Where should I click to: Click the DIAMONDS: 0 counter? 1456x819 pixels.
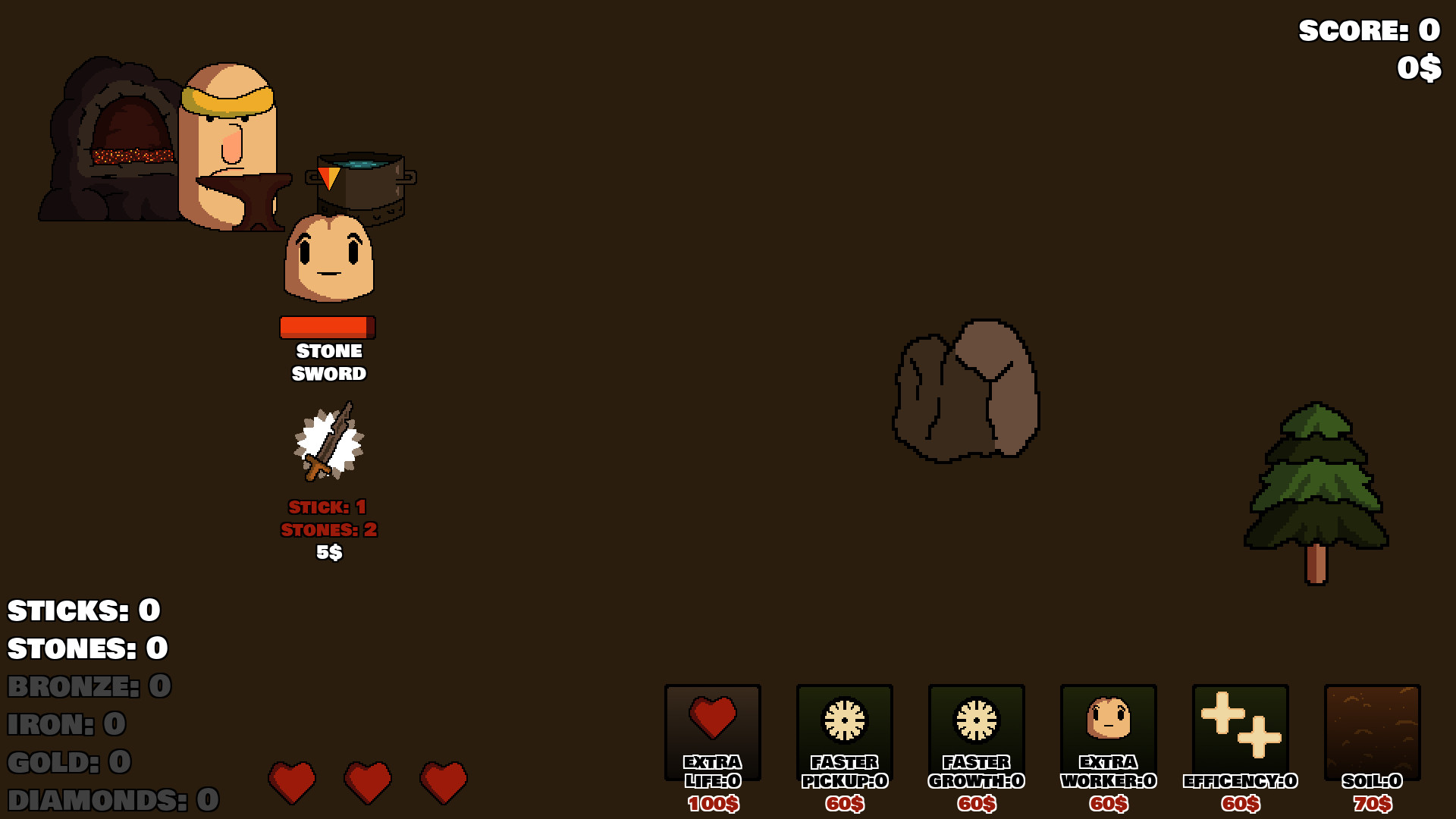click(110, 800)
